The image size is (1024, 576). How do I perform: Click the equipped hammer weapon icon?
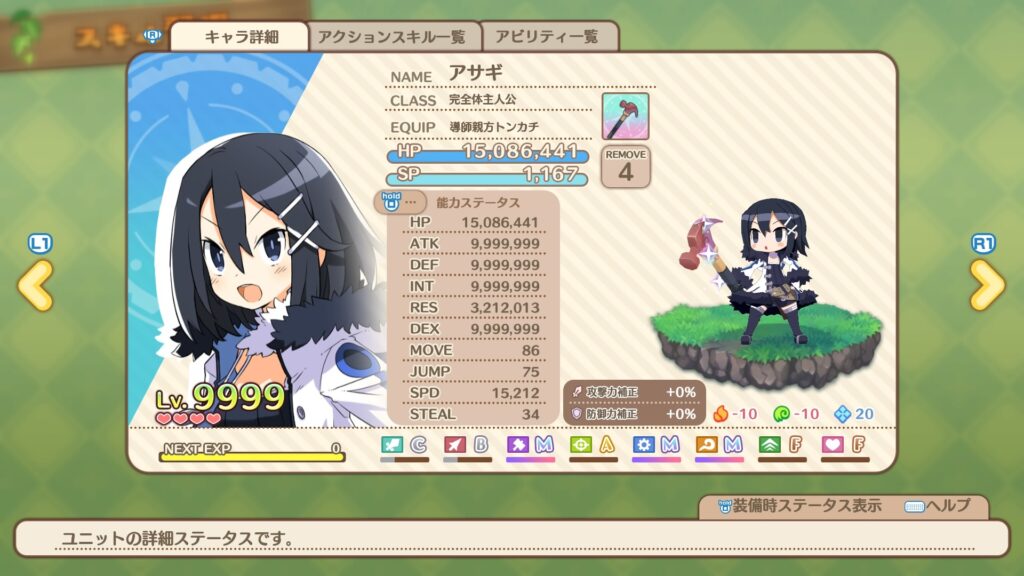point(625,116)
